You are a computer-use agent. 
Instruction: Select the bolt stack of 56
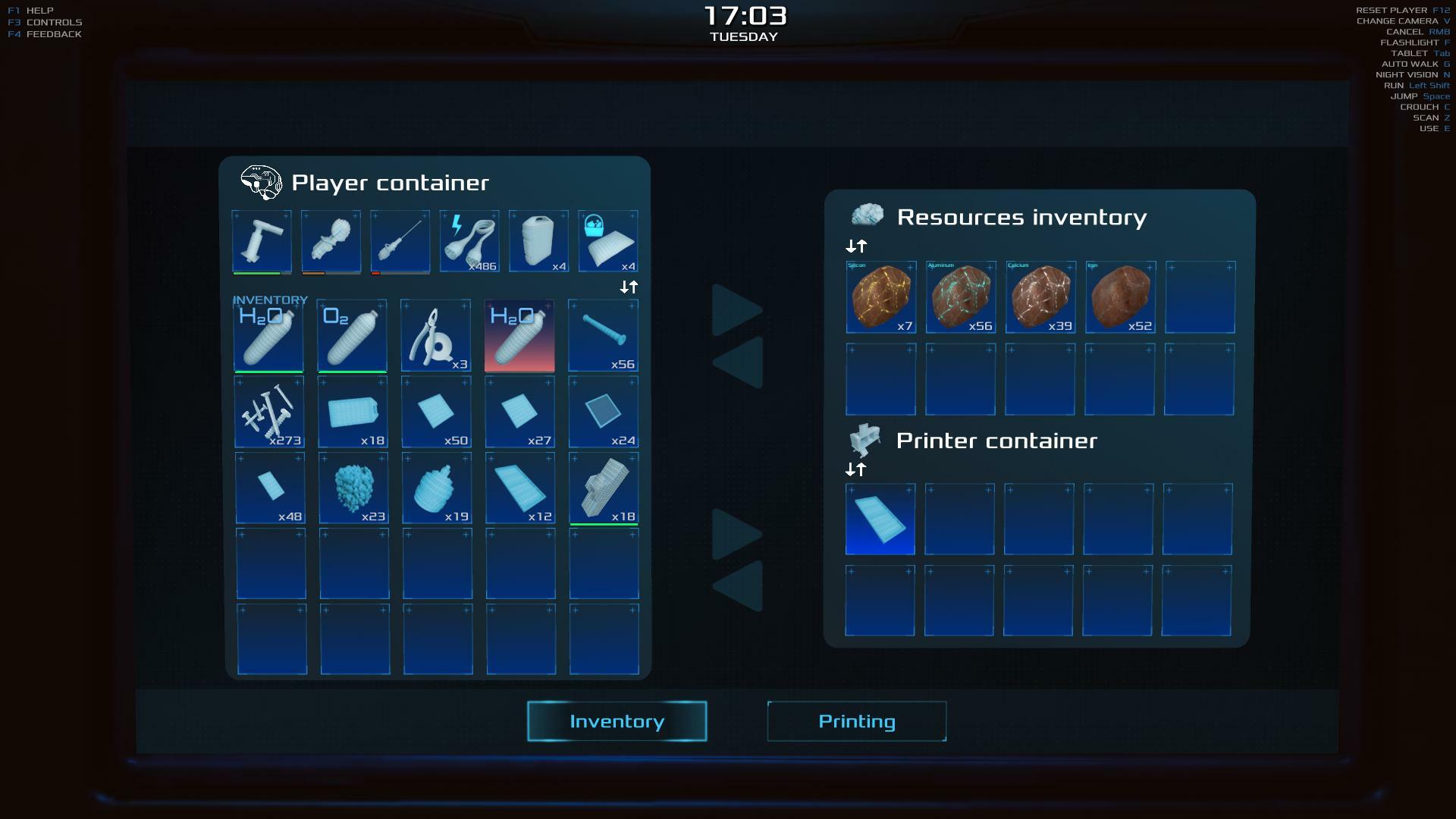604,336
